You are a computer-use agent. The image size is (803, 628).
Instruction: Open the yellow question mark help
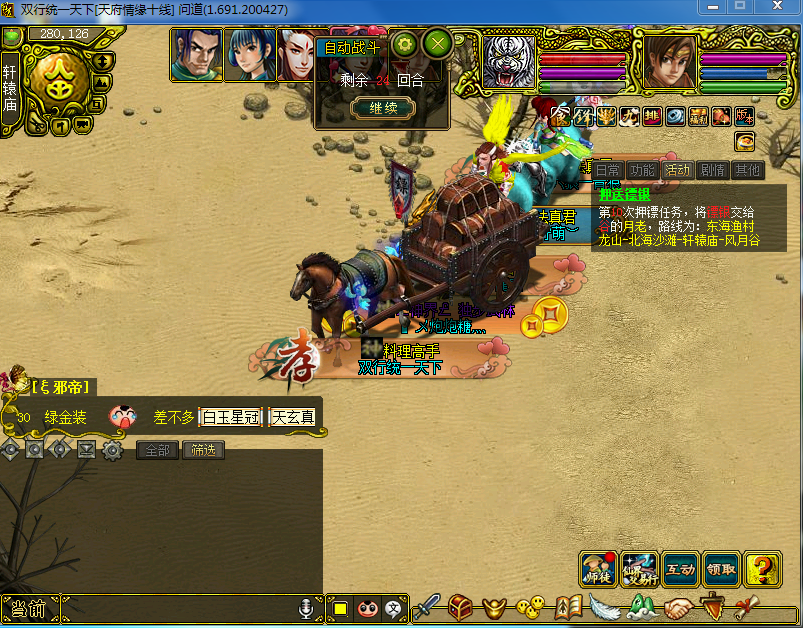tap(763, 569)
